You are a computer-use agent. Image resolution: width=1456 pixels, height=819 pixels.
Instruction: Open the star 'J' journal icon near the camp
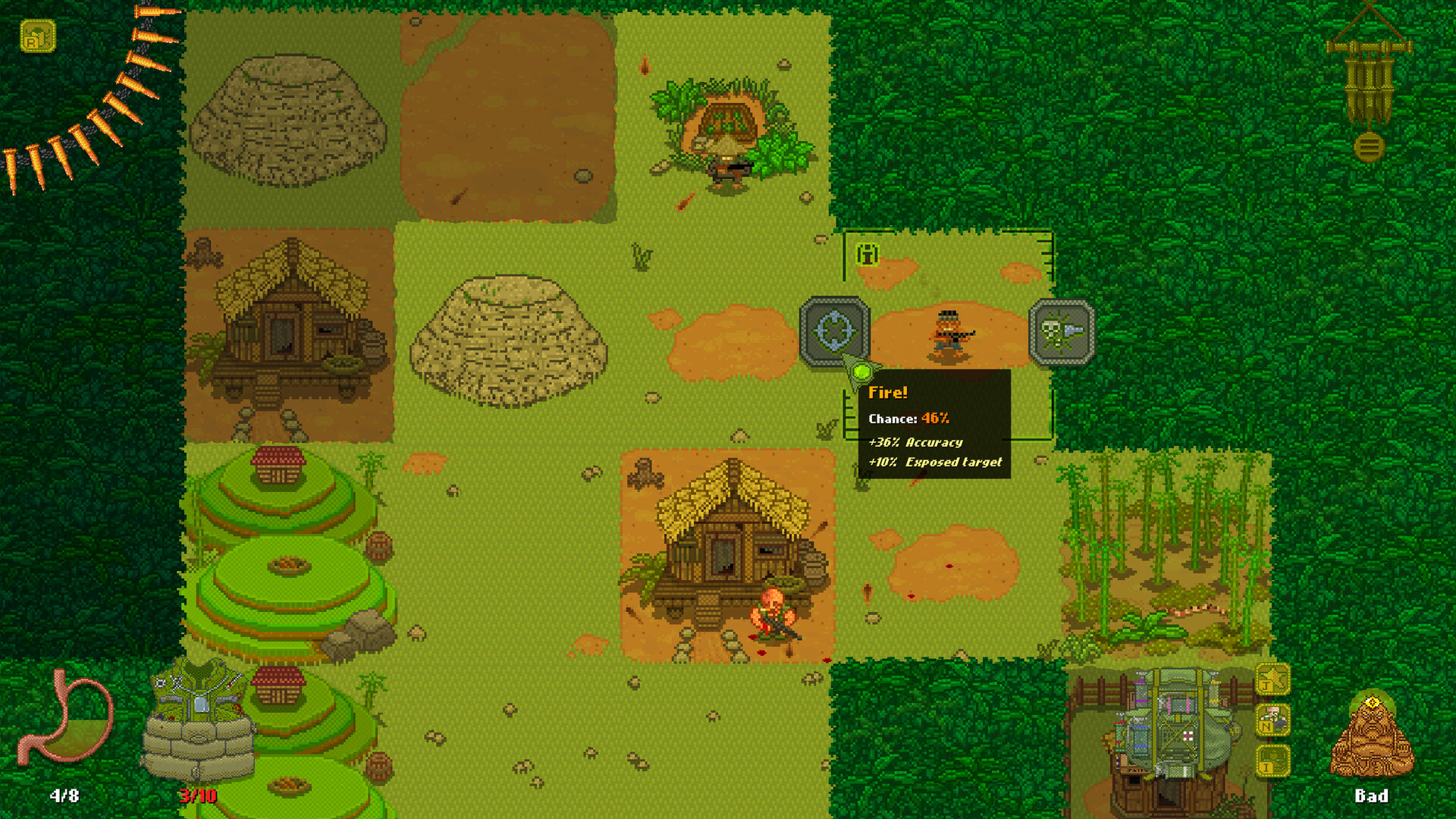1272,680
